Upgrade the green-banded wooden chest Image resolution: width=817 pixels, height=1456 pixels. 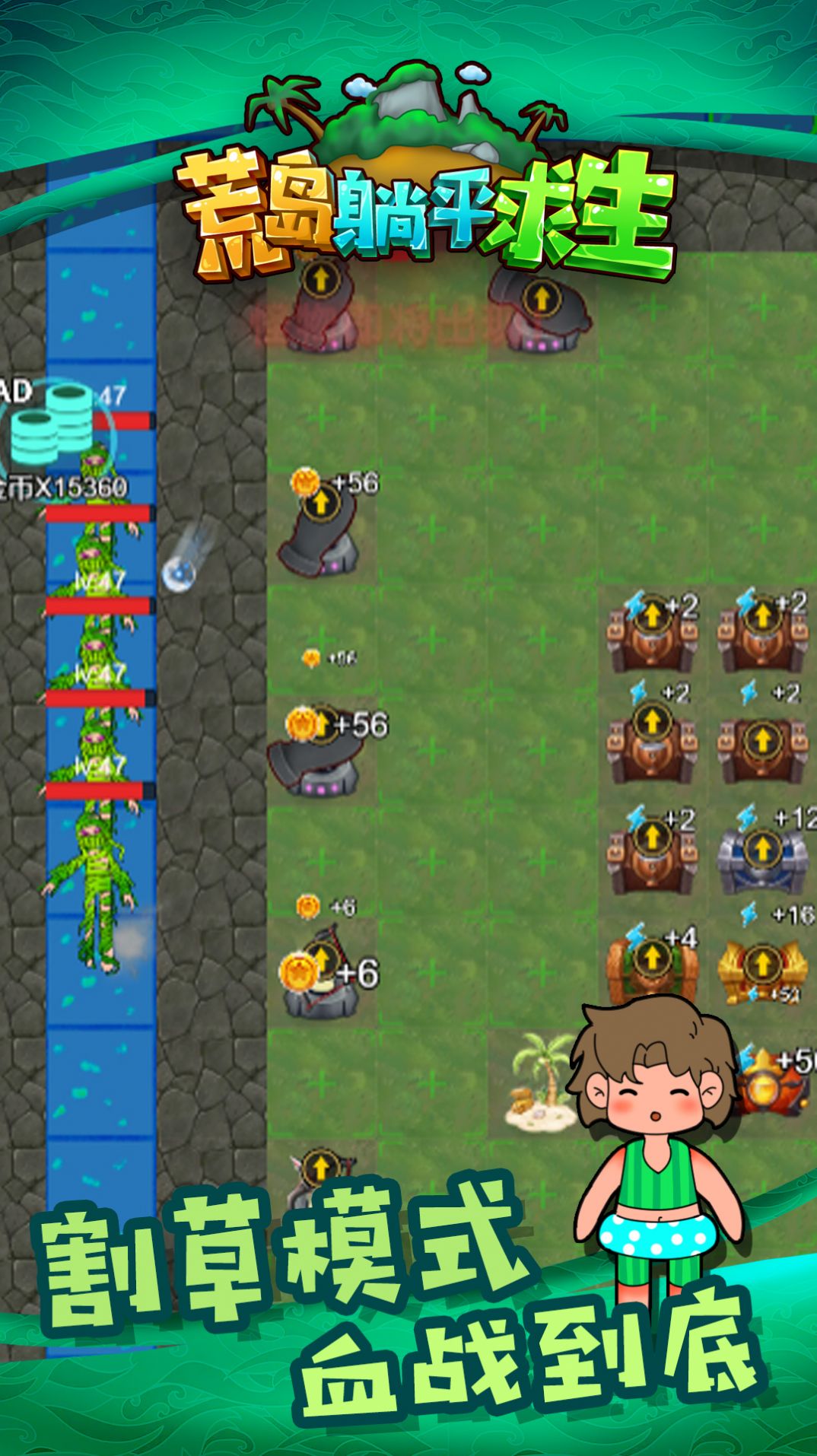point(651,958)
